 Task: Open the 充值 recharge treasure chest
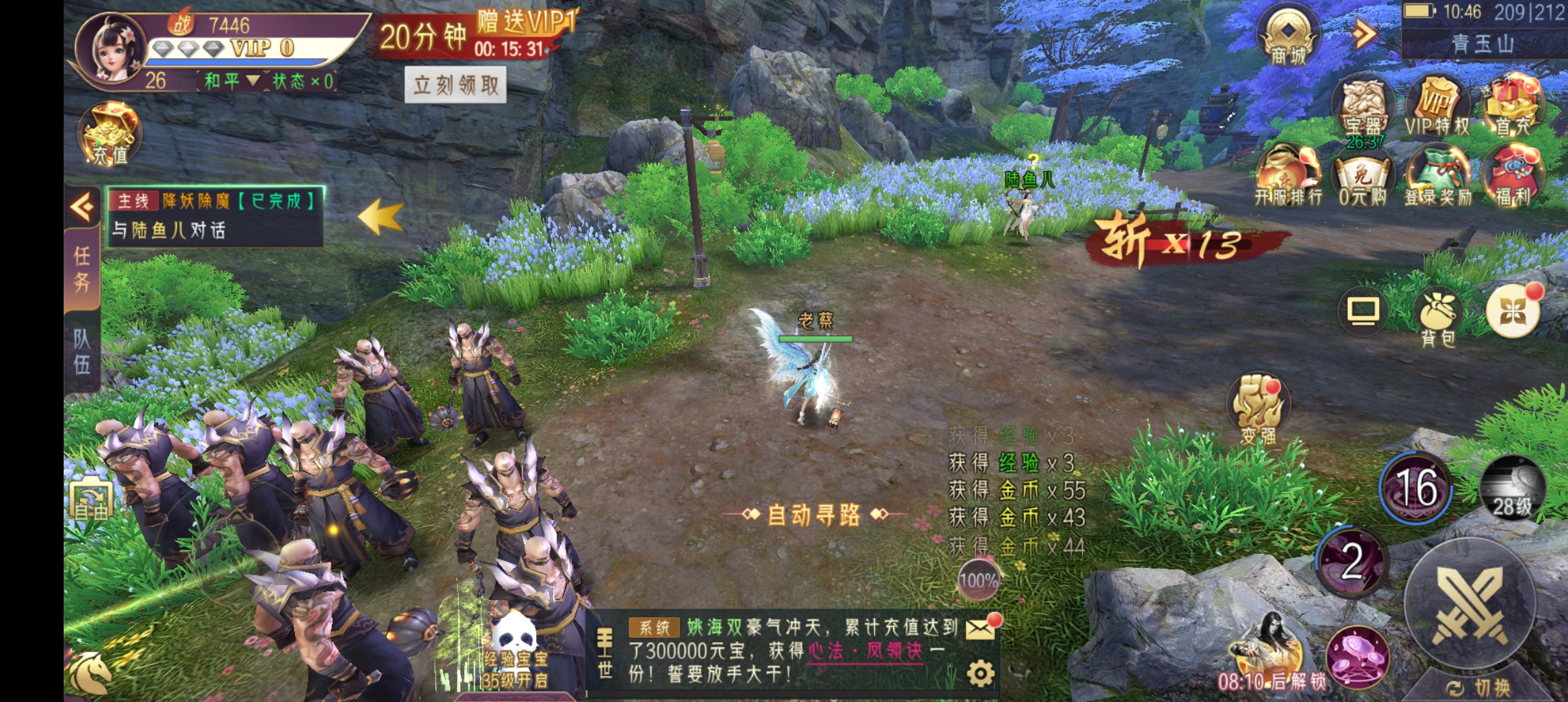110,135
